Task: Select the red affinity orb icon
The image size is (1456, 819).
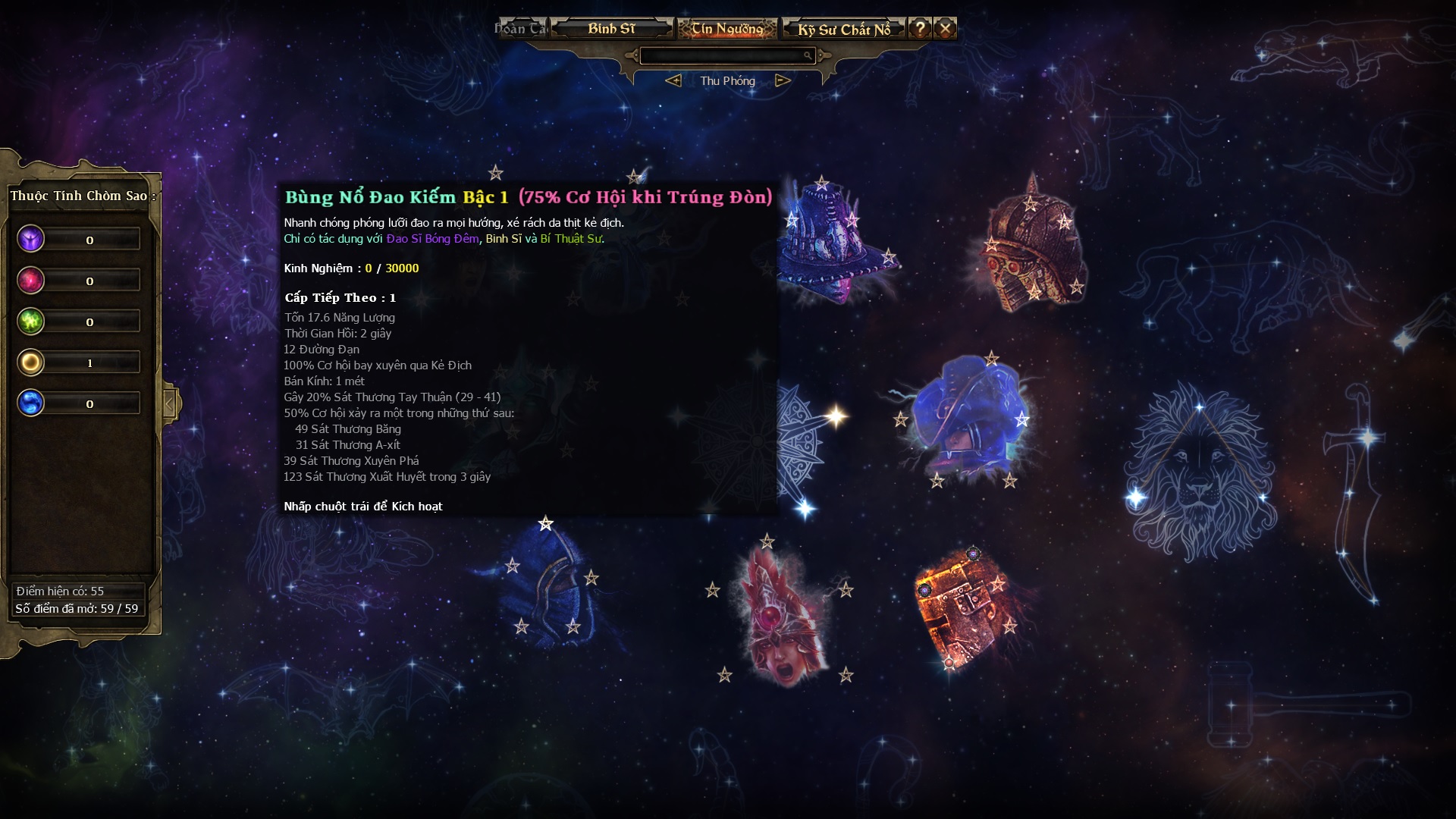Action: click(31, 281)
